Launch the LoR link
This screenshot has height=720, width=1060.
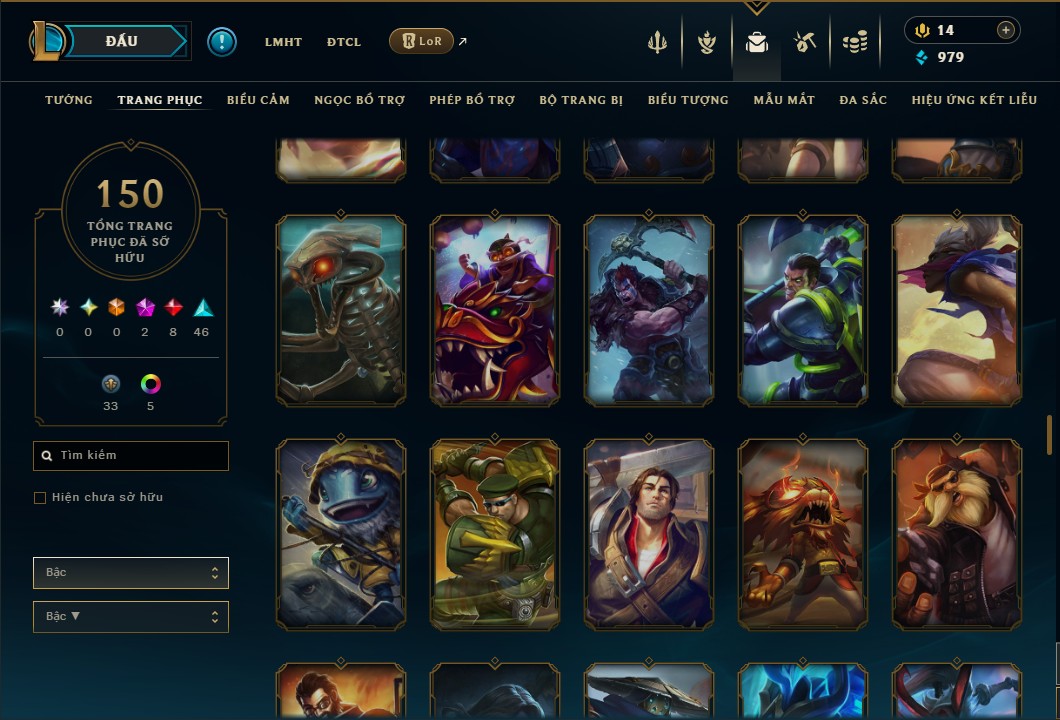pos(421,41)
